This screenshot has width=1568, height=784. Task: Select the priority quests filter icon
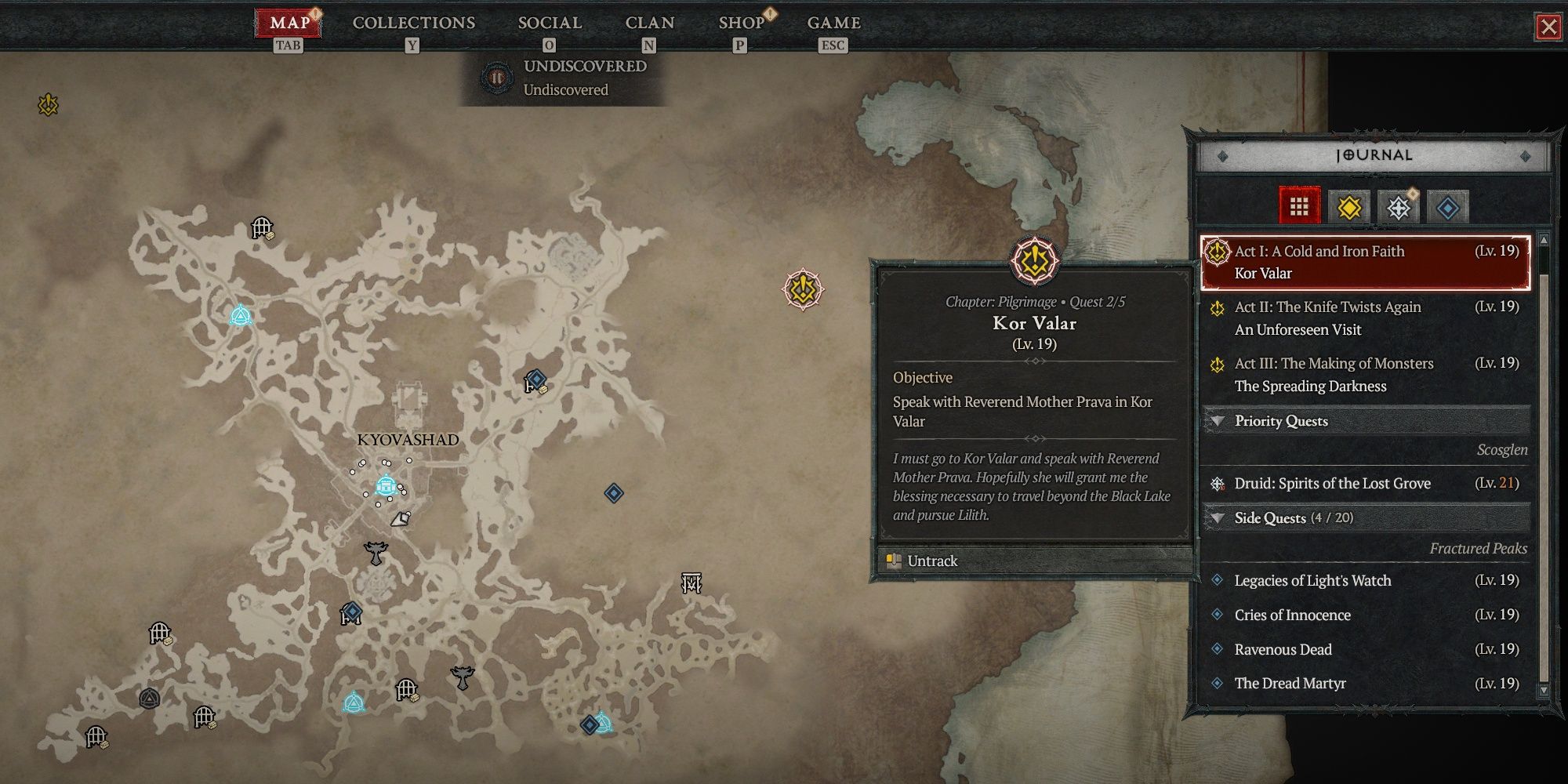[x=1399, y=207]
